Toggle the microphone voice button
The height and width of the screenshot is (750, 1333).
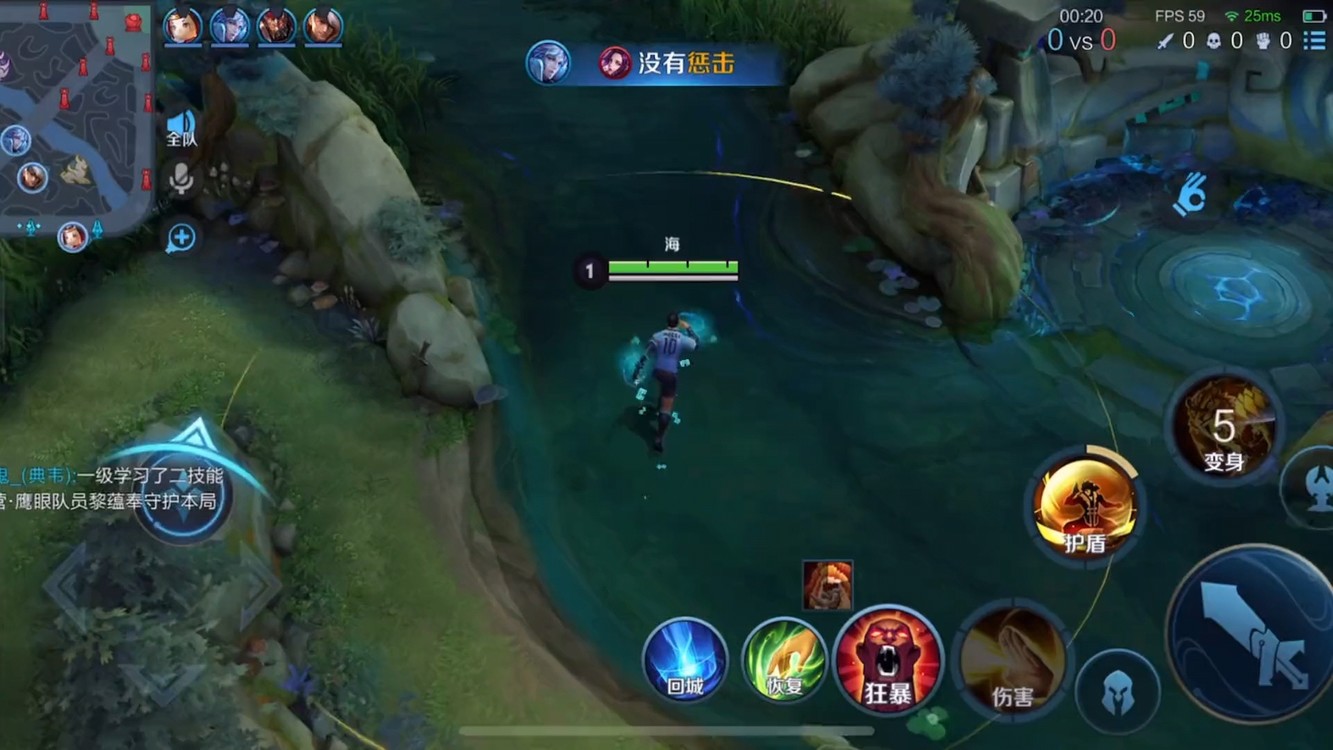181,180
